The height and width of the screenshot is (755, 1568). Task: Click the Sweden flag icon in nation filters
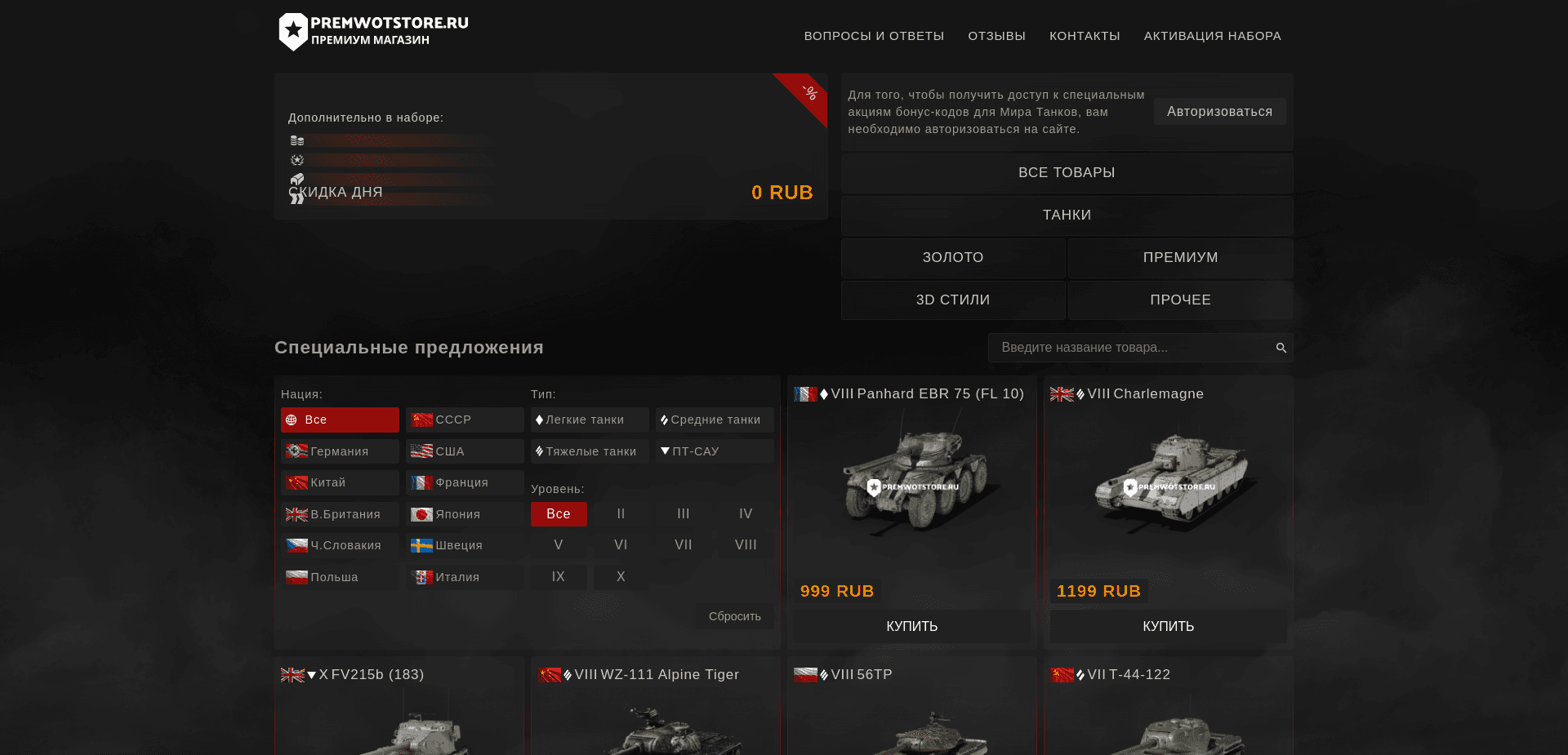(x=421, y=545)
